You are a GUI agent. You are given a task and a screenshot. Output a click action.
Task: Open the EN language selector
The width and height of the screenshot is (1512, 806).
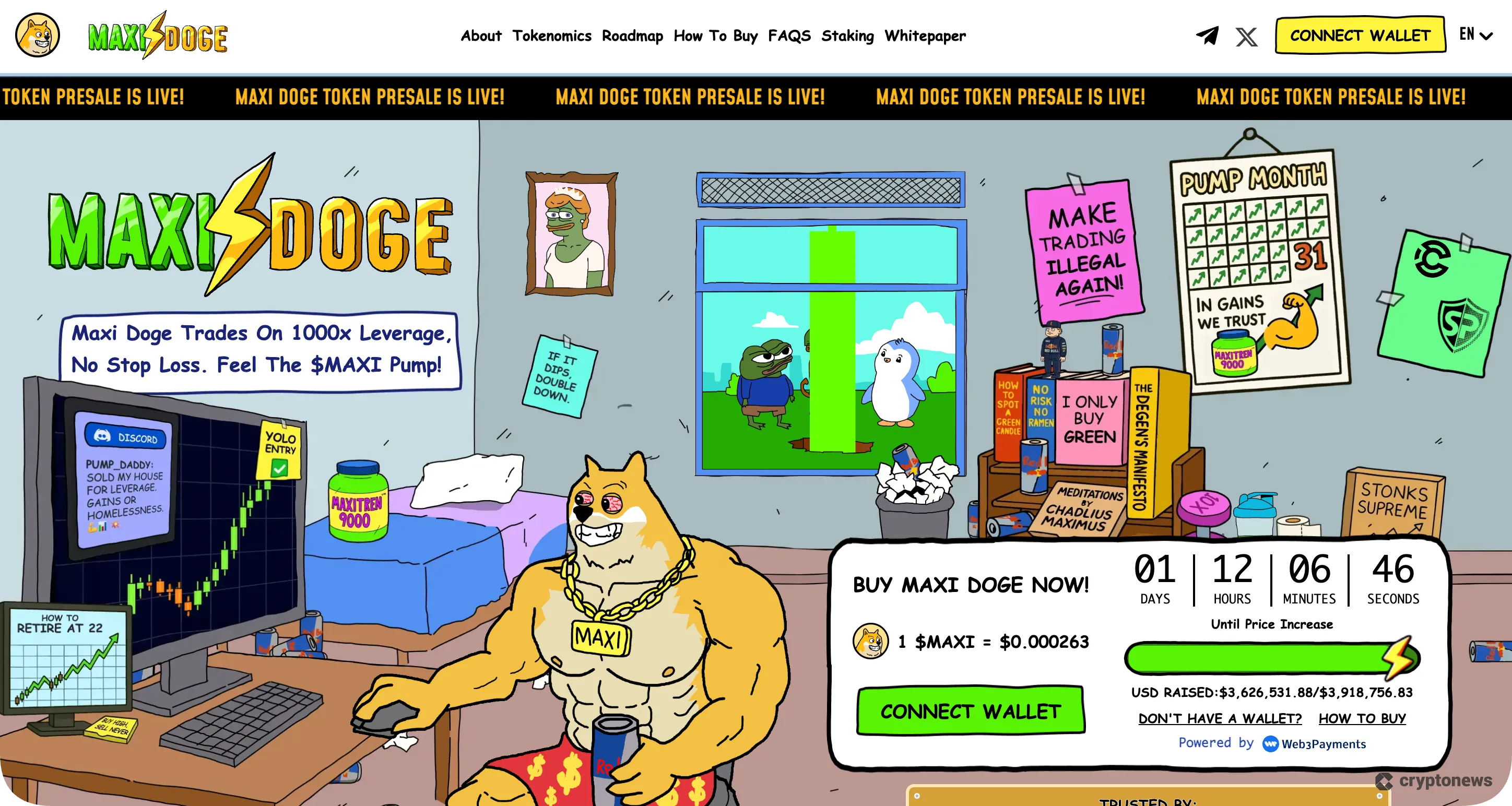tap(1467, 35)
